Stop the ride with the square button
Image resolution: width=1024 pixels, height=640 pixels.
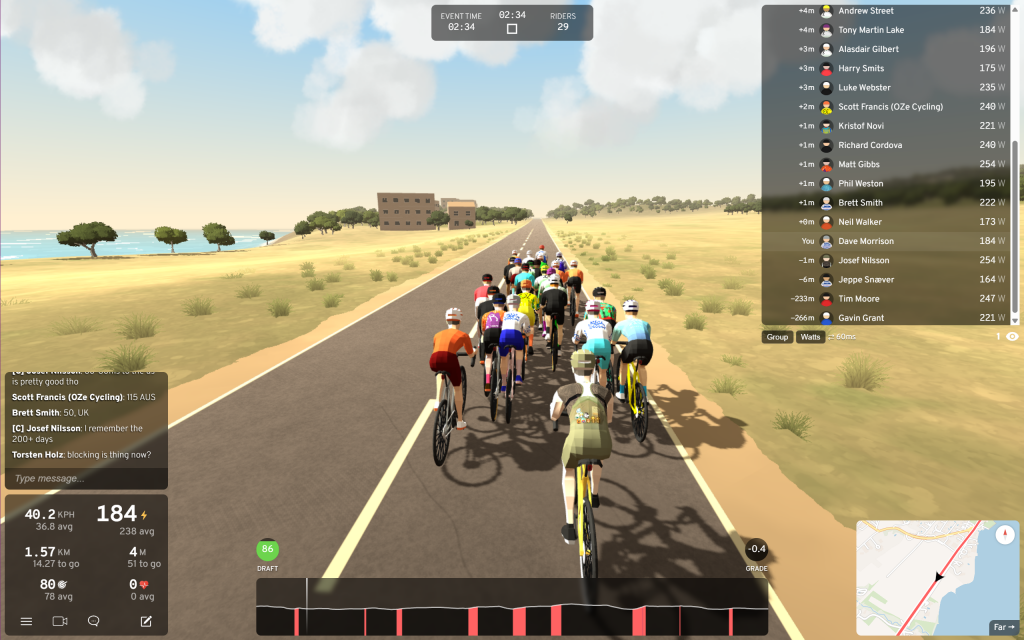[x=512, y=29]
